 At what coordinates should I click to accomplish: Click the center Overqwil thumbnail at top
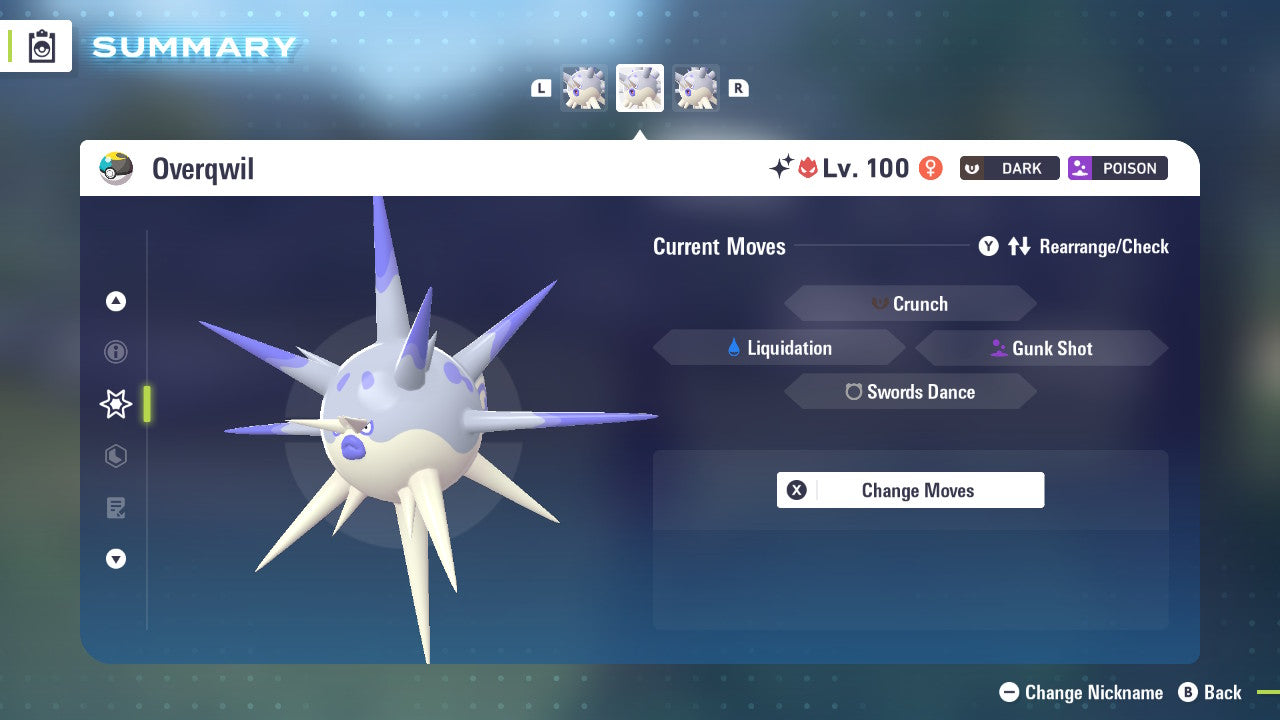point(640,87)
